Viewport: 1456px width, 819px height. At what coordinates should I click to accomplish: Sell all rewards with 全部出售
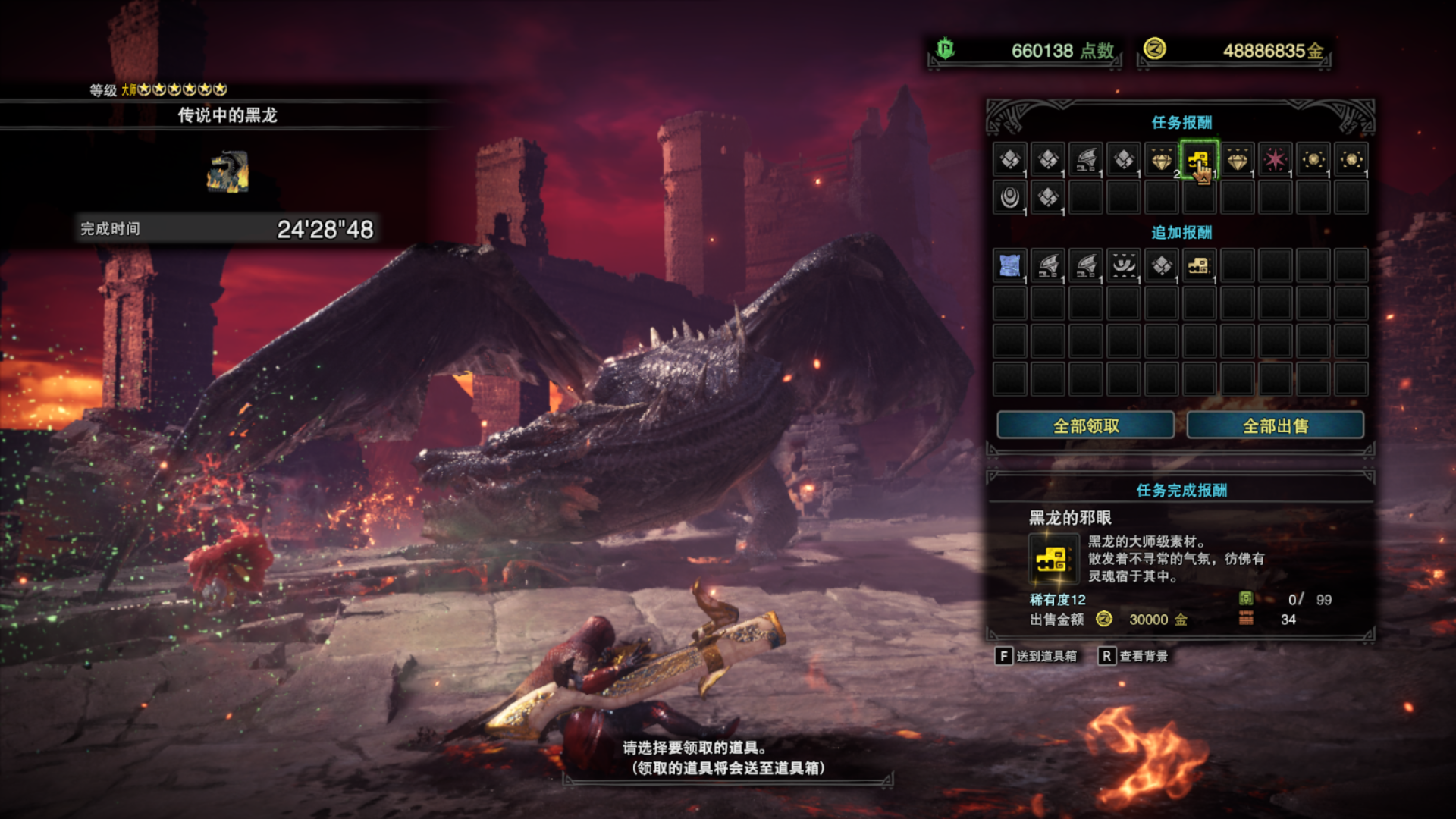tap(1275, 425)
